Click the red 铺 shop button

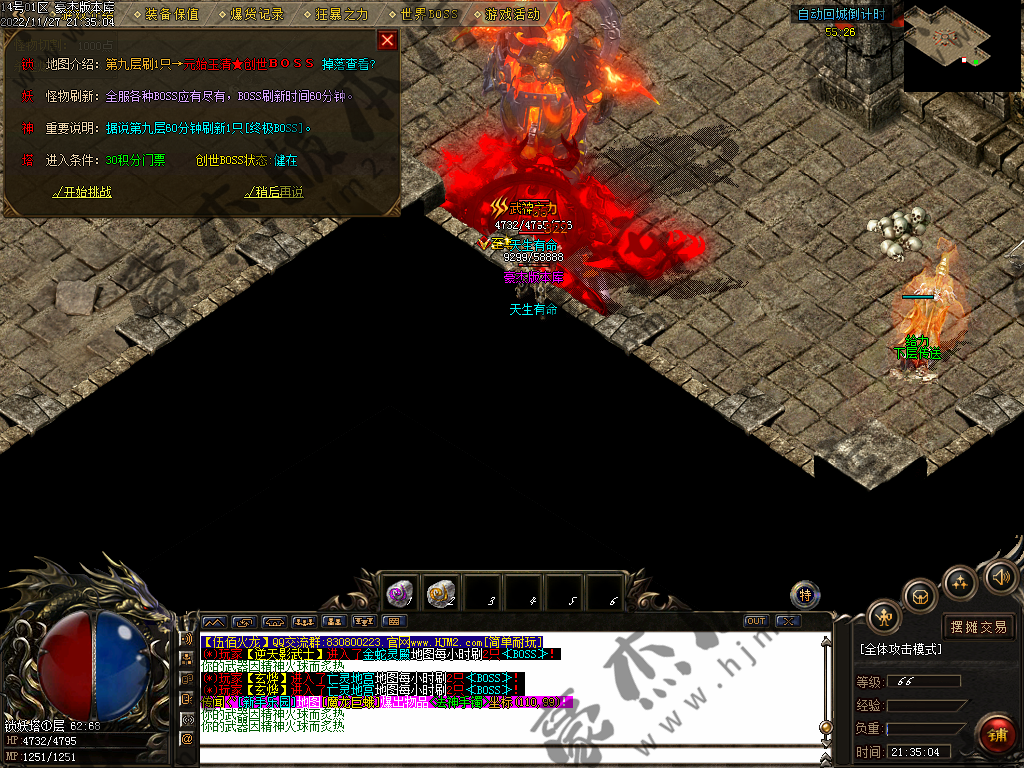997,735
